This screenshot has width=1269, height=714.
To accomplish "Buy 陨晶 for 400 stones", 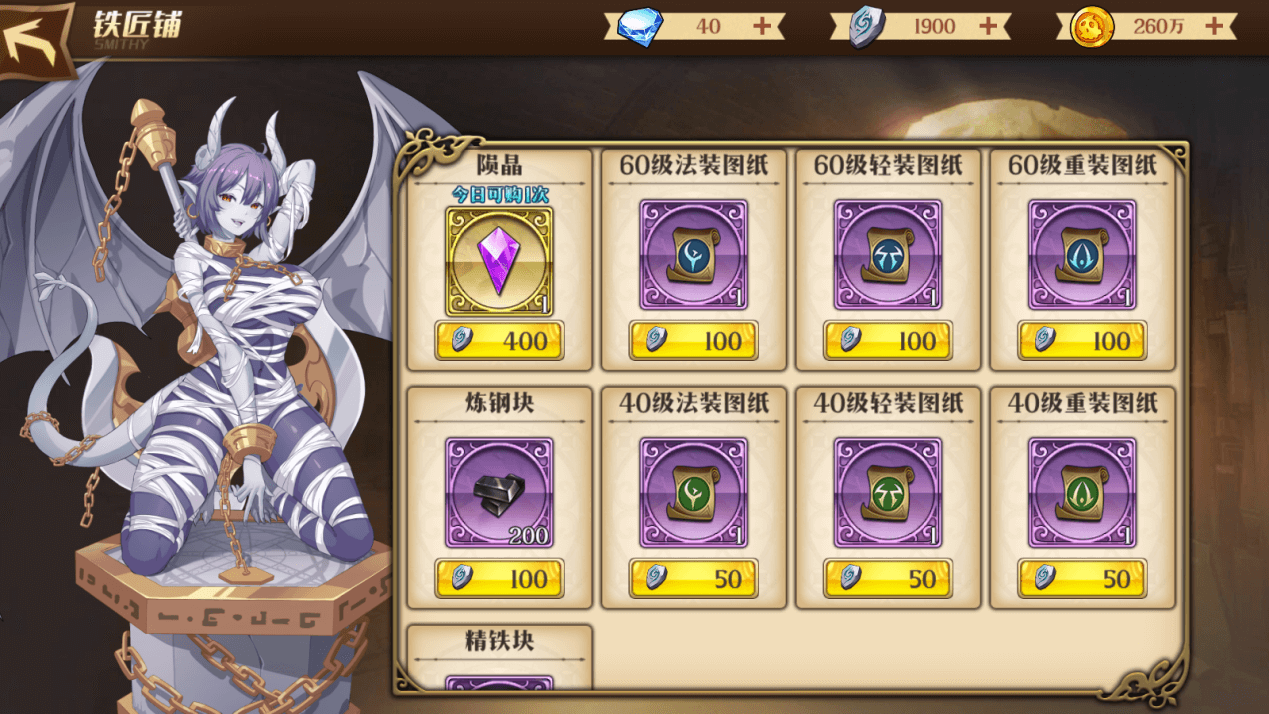I will pyautogui.click(x=499, y=341).
